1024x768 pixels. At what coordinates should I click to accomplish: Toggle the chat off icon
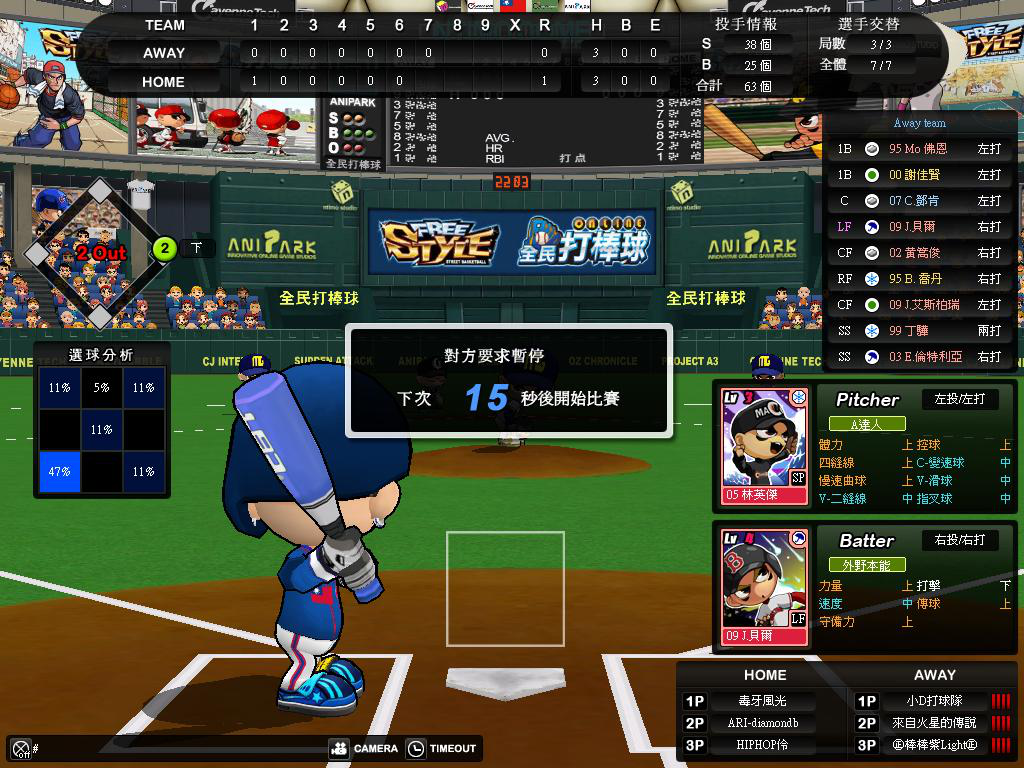click(x=20, y=748)
